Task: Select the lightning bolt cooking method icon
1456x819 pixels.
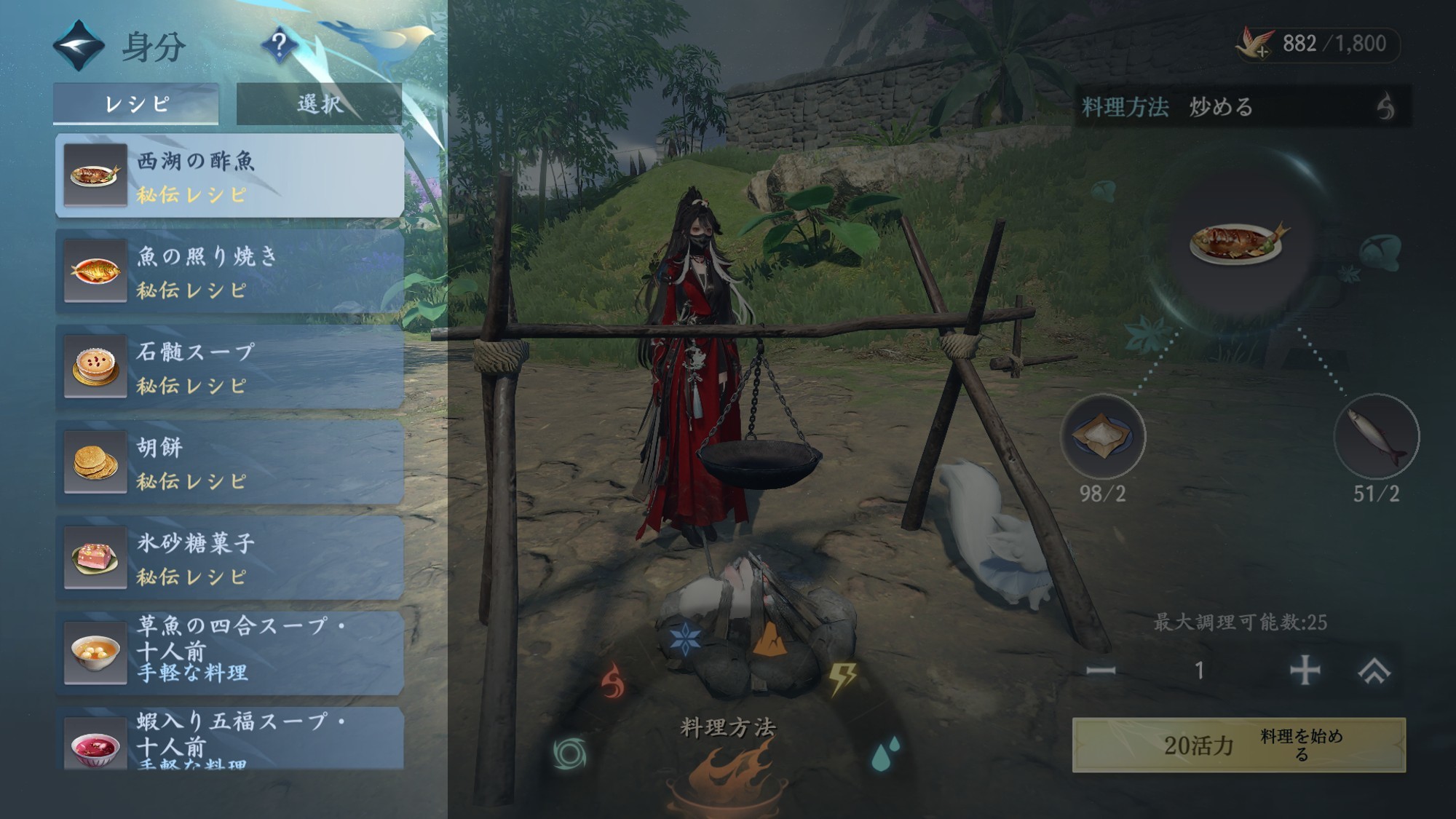Action: tap(842, 678)
